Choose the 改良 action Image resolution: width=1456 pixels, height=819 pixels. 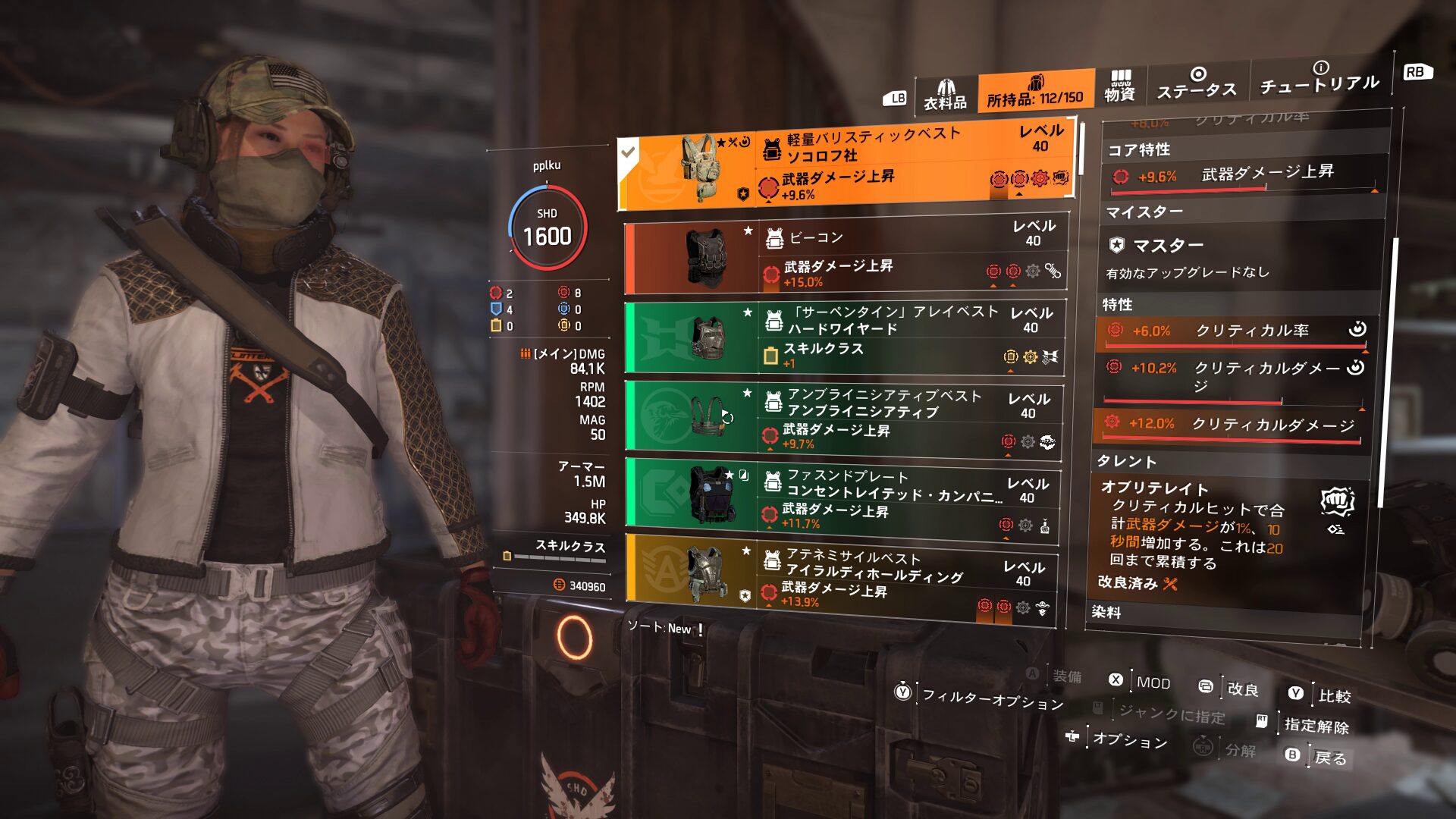point(1241,689)
